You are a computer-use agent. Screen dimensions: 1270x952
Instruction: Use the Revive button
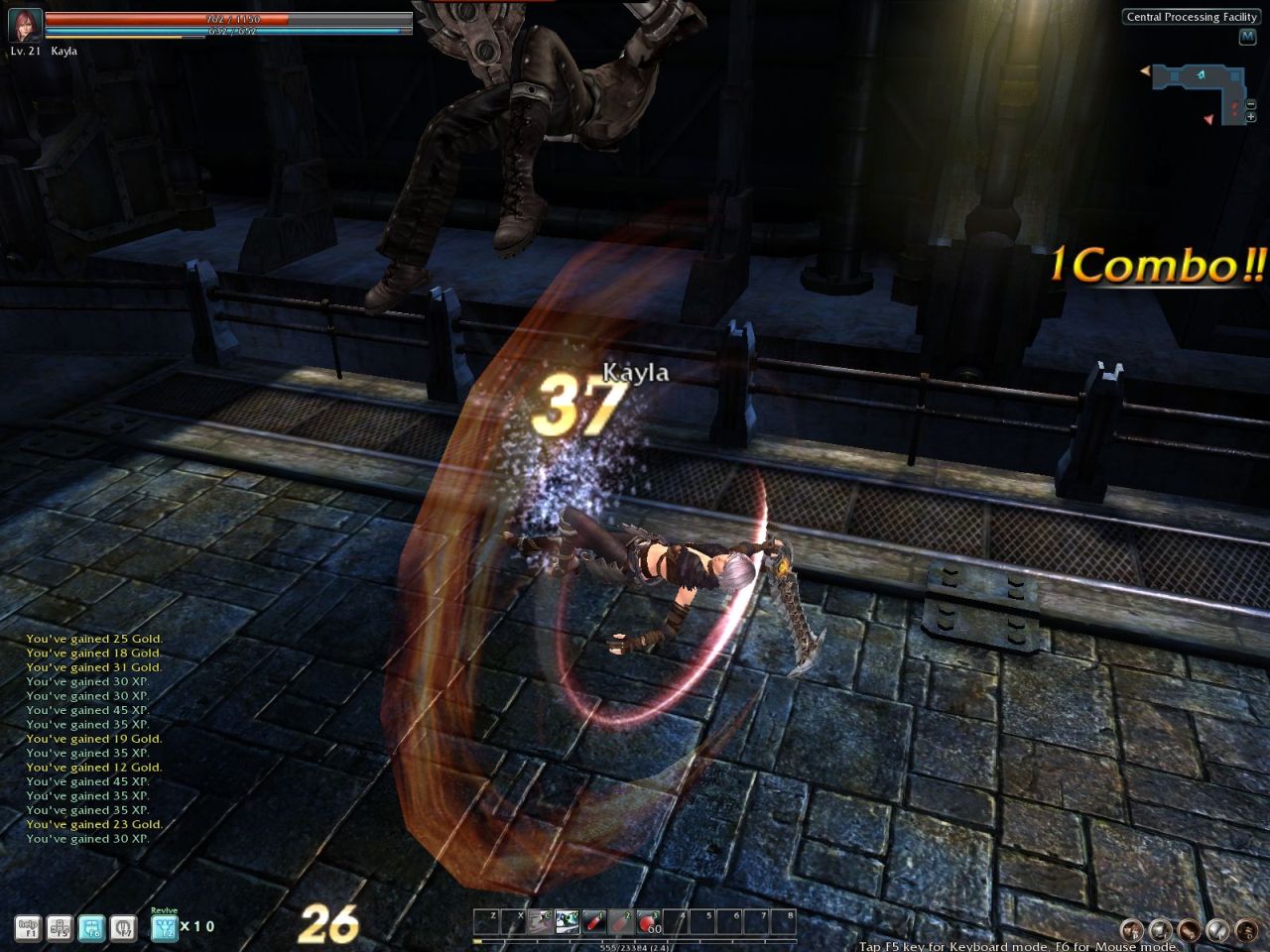tap(164, 926)
